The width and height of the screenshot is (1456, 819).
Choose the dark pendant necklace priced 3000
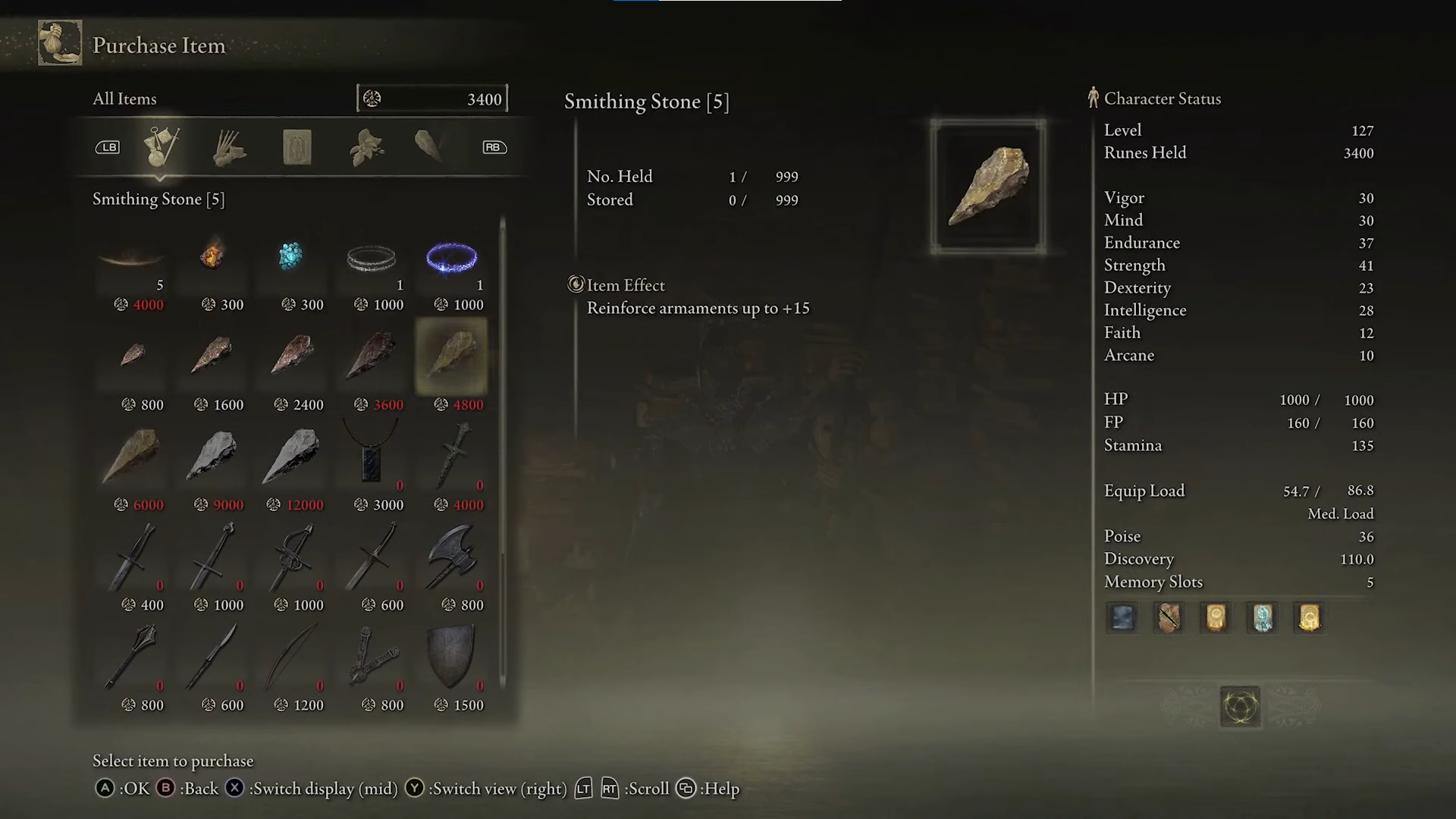[x=372, y=455]
